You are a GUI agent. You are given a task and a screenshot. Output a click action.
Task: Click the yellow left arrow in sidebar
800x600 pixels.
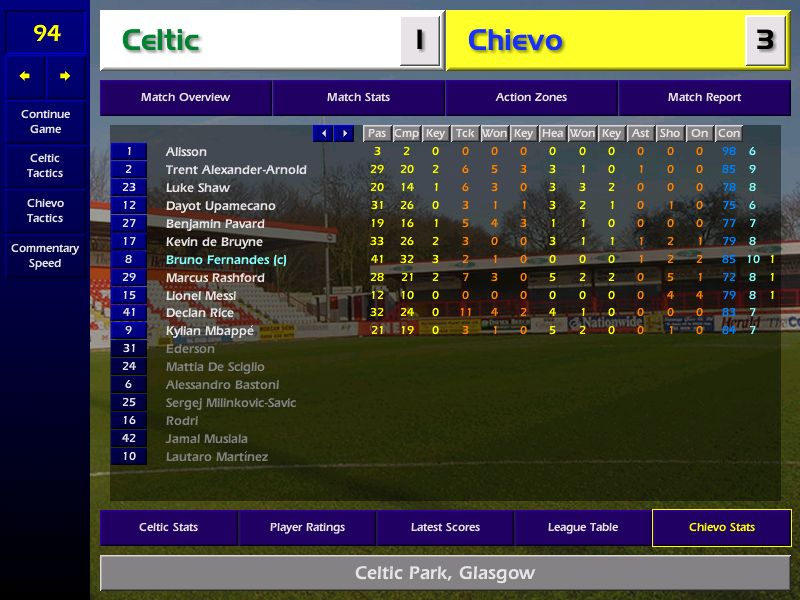[x=25, y=76]
